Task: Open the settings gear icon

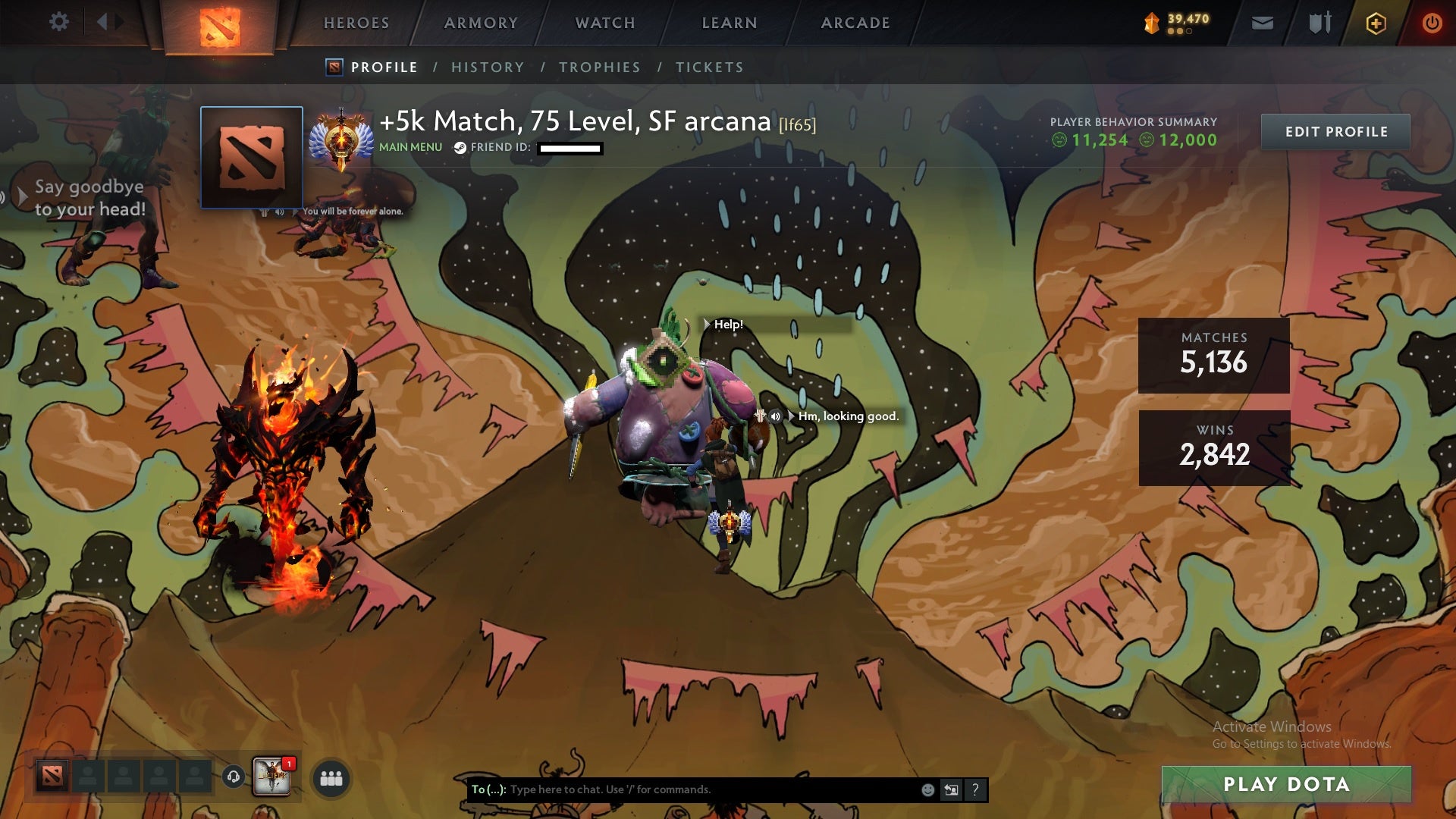Action: [59, 22]
